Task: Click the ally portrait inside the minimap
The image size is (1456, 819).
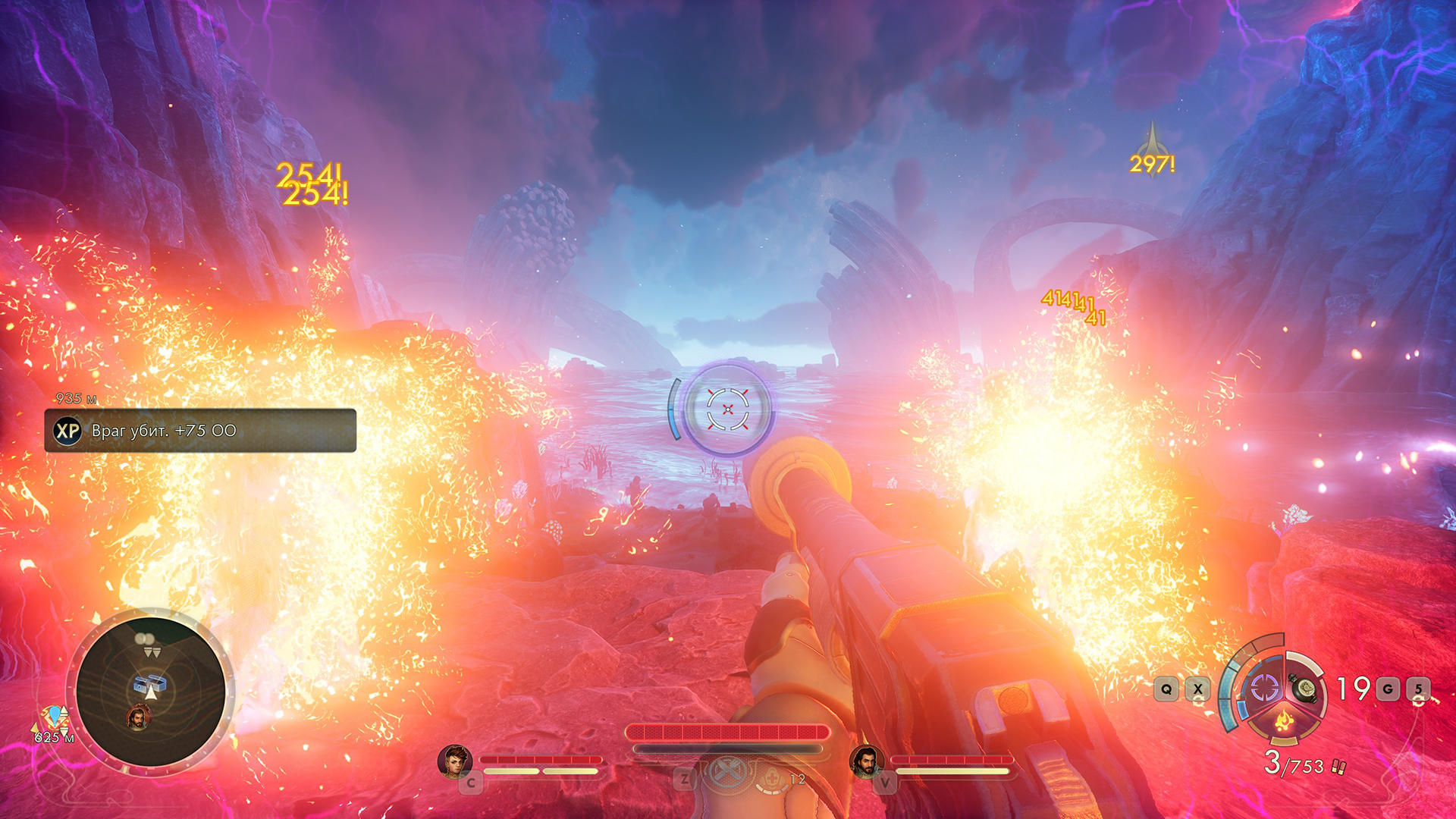Action: [x=140, y=717]
